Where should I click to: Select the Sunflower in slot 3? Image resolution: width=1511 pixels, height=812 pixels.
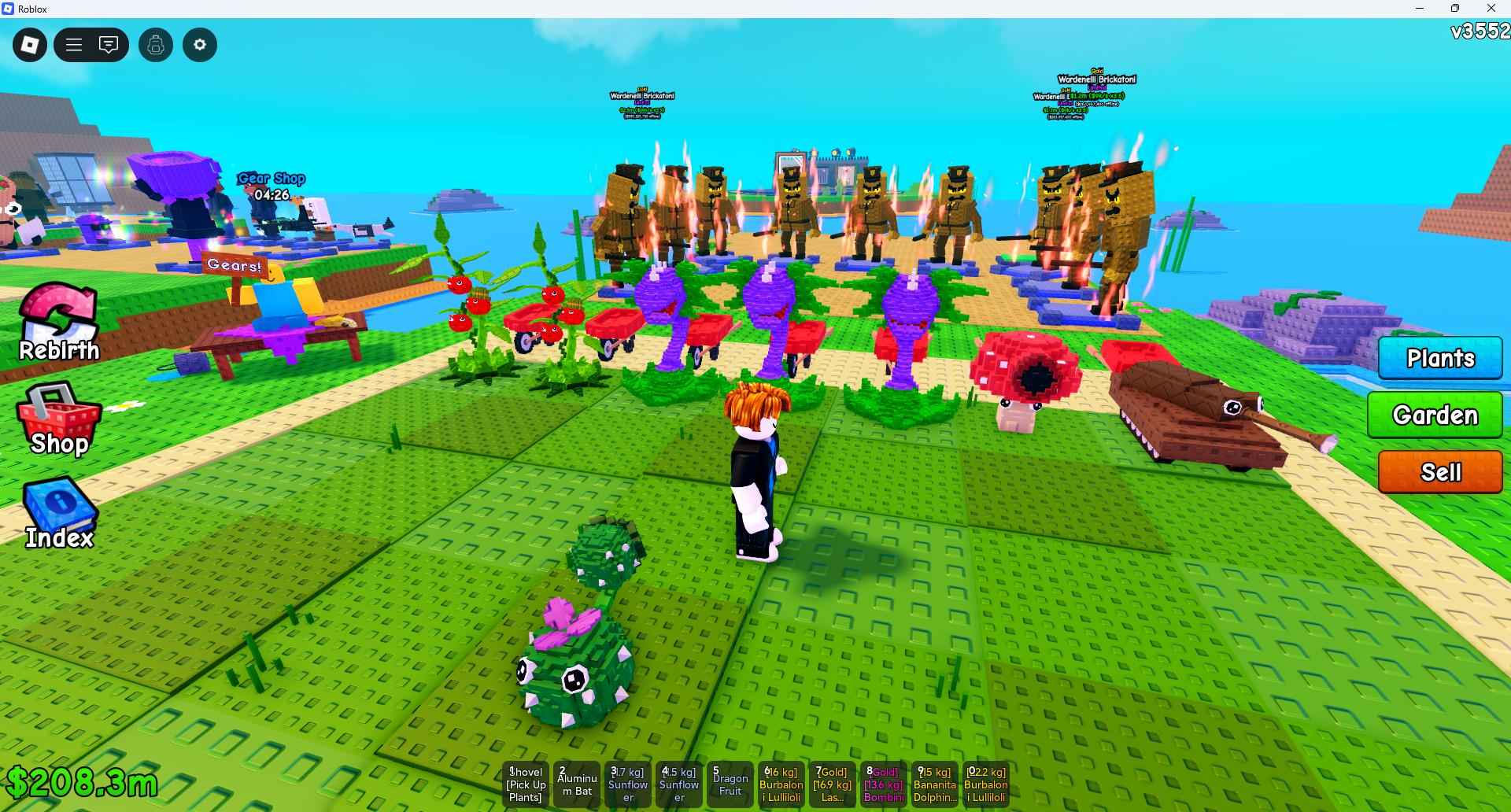coord(627,784)
